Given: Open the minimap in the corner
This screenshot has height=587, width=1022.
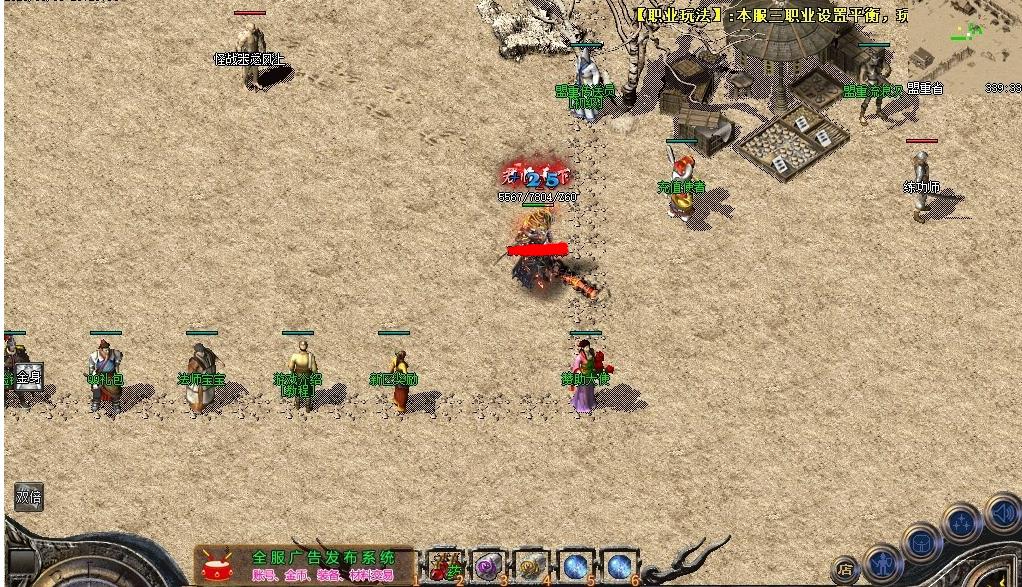Looking at the screenshot, I should 964,48.
